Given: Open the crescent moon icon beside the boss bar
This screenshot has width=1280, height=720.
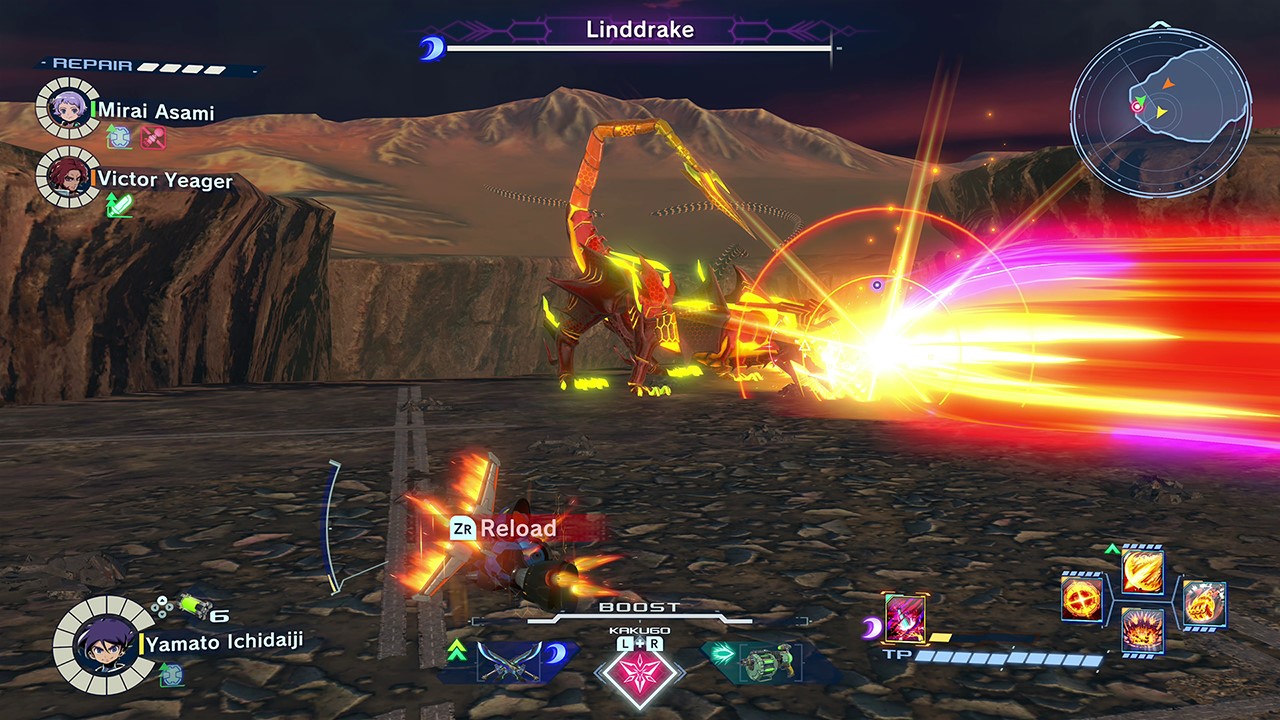Looking at the screenshot, I should click(432, 45).
